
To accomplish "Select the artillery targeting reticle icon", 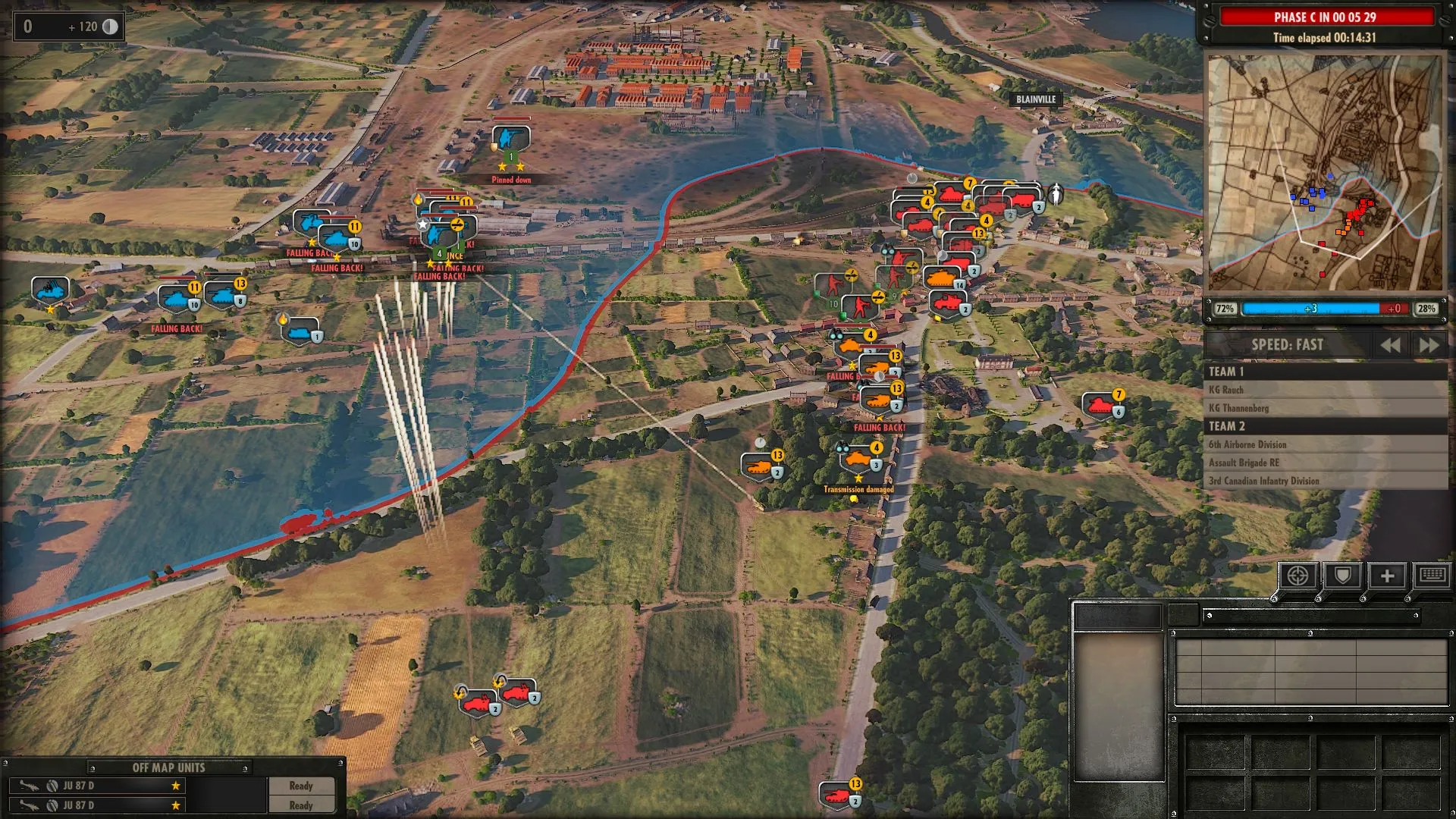I will tap(1298, 576).
